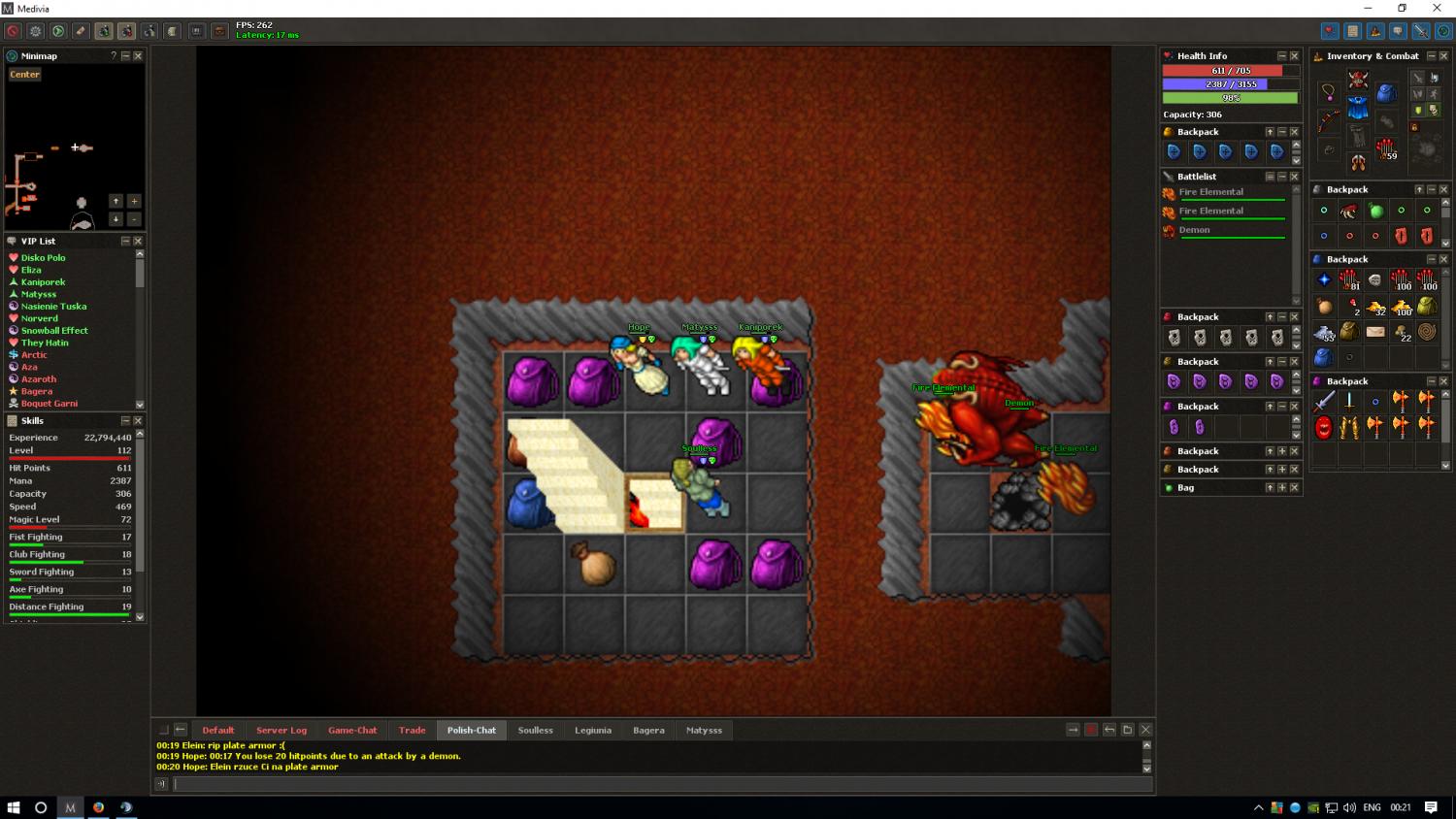Click the minimap Center button
Viewport: 1456px width, 819px height.
(x=25, y=75)
